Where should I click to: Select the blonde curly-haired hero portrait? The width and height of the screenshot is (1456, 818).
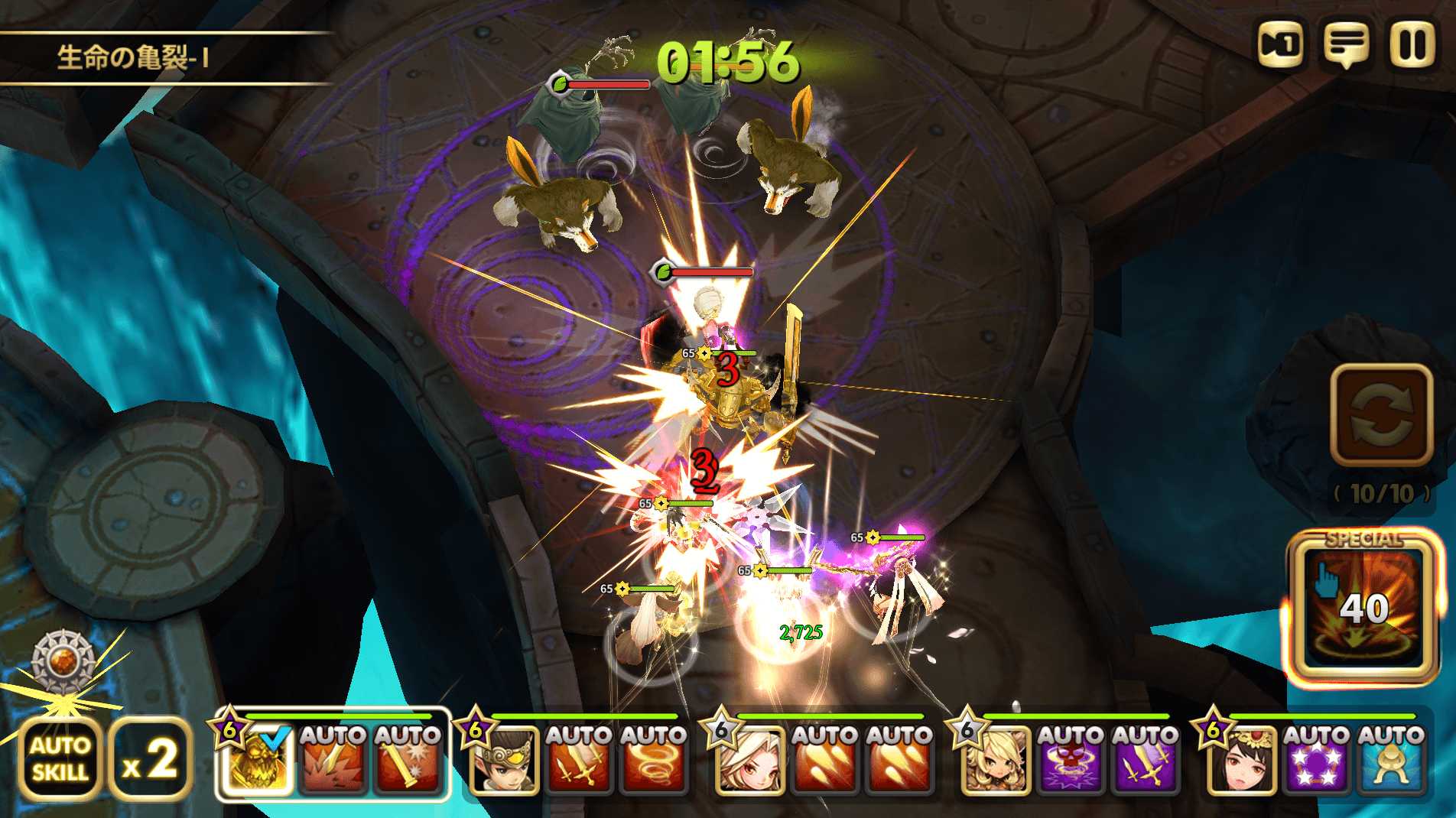tap(996, 760)
